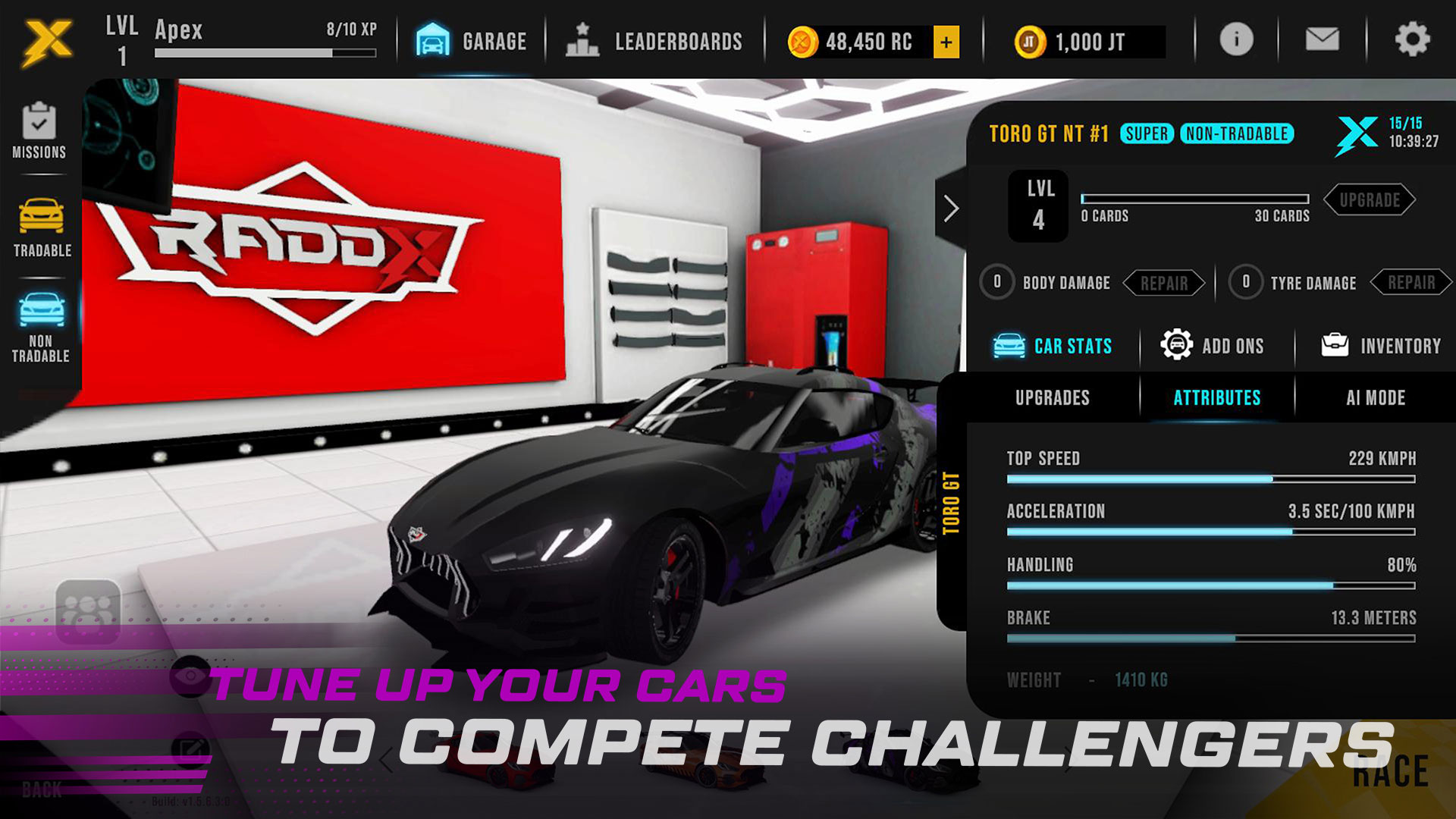Open the Garage menu
This screenshot has height=819, width=1456.
click(x=472, y=41)
